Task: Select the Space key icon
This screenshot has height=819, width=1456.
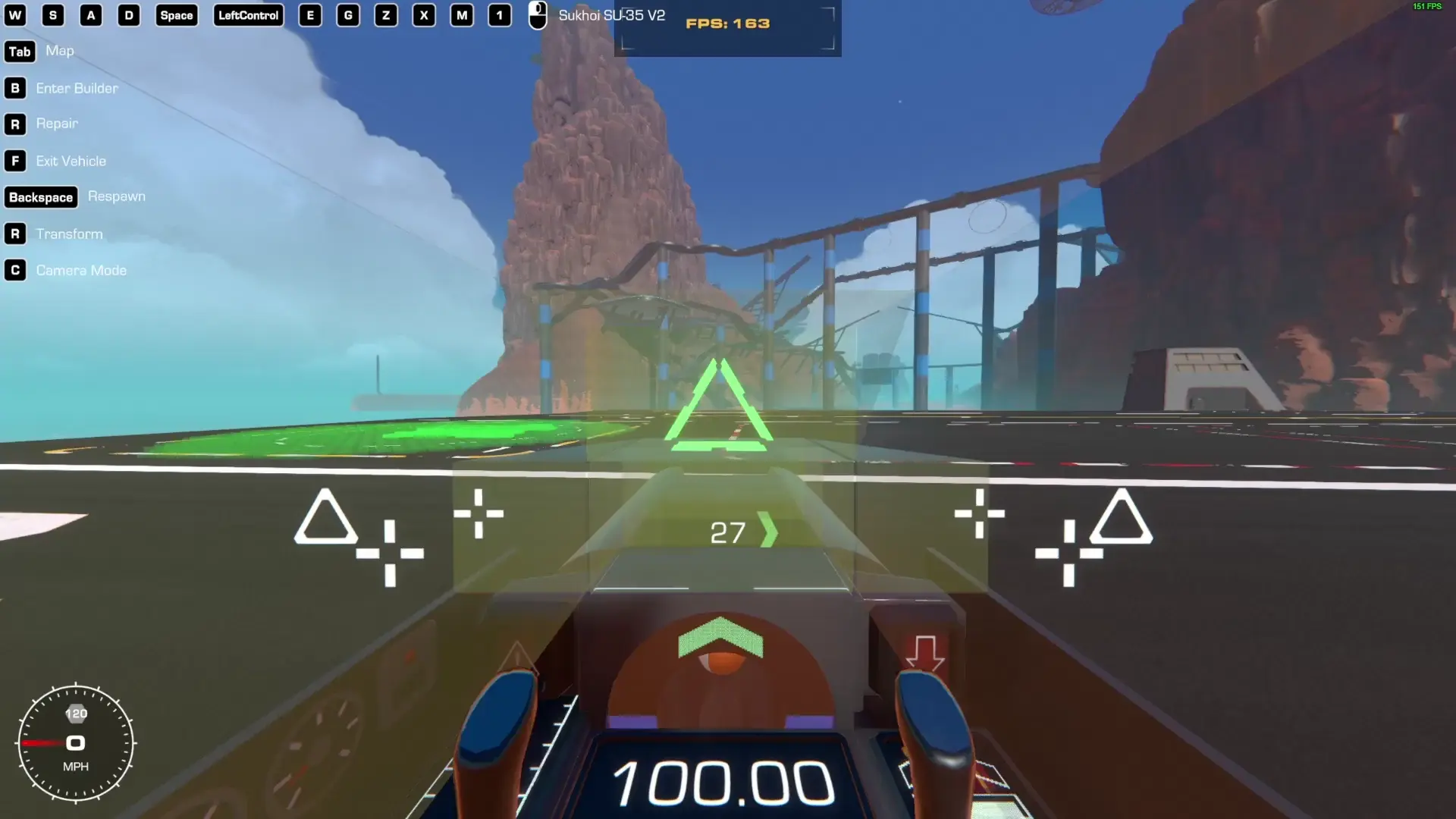Action: pyautogui.click(x=176, y=15)
